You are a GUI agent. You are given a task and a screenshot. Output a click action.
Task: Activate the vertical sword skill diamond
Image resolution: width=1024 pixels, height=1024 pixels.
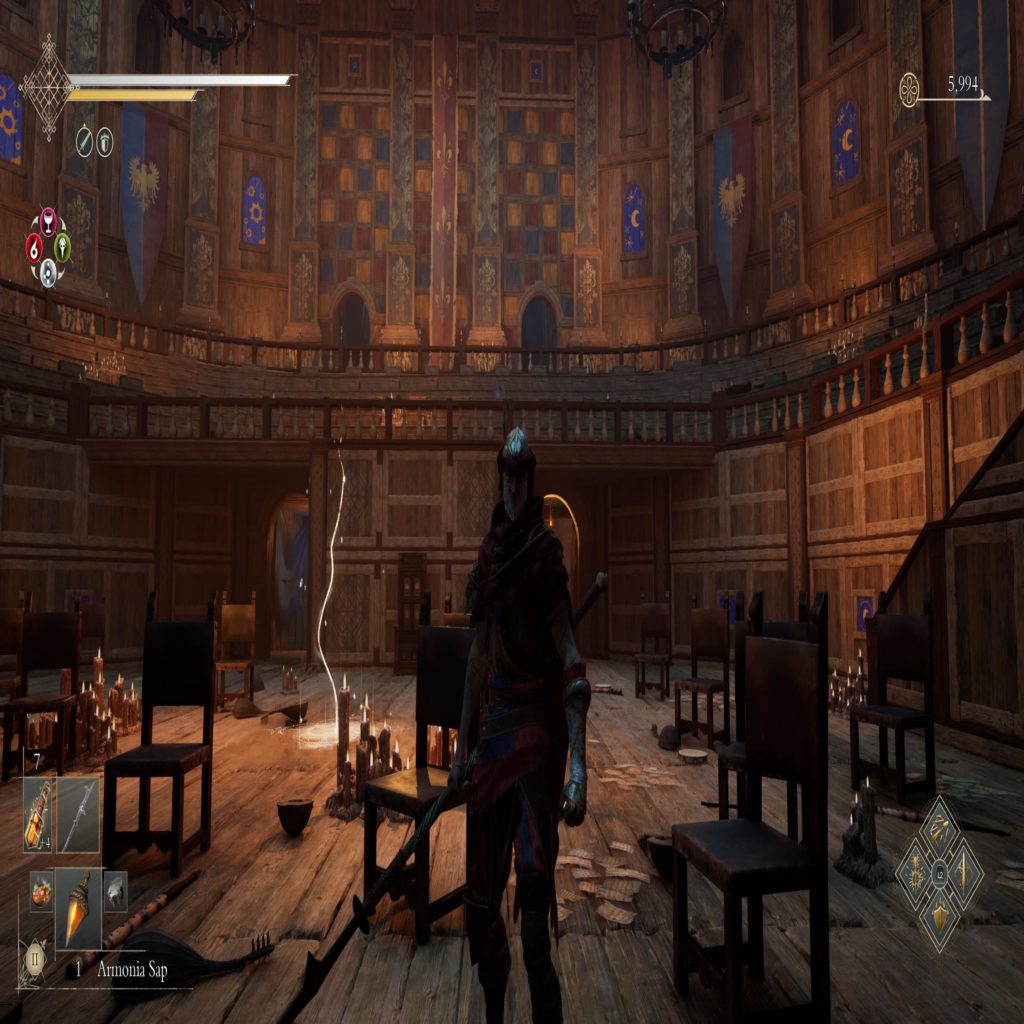tap(966, 876)
